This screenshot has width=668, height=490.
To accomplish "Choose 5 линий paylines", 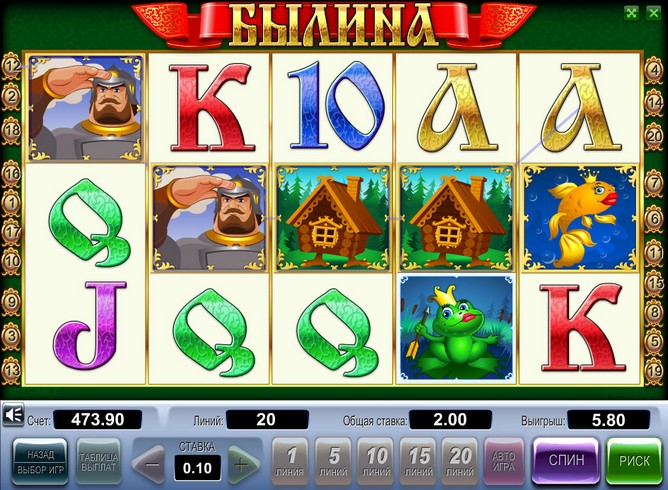I will coord(332,462).
